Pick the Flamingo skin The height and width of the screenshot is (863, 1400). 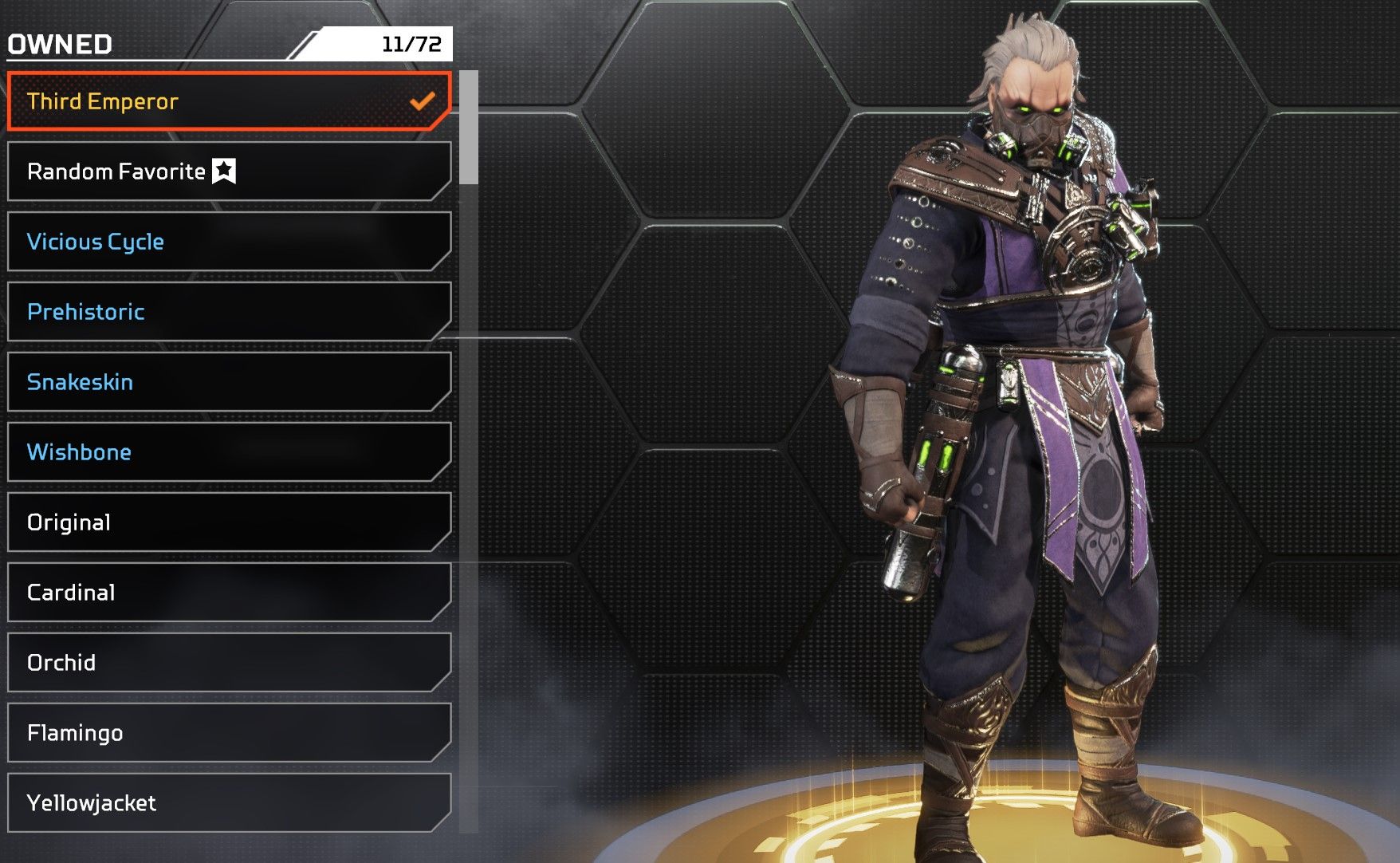click(229, 733)
